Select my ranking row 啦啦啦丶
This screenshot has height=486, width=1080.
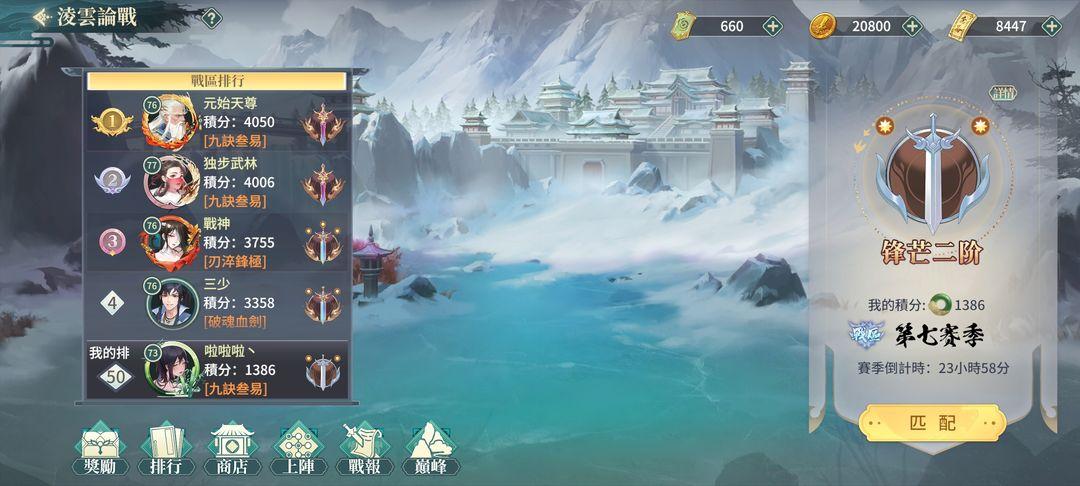point(217,369)
